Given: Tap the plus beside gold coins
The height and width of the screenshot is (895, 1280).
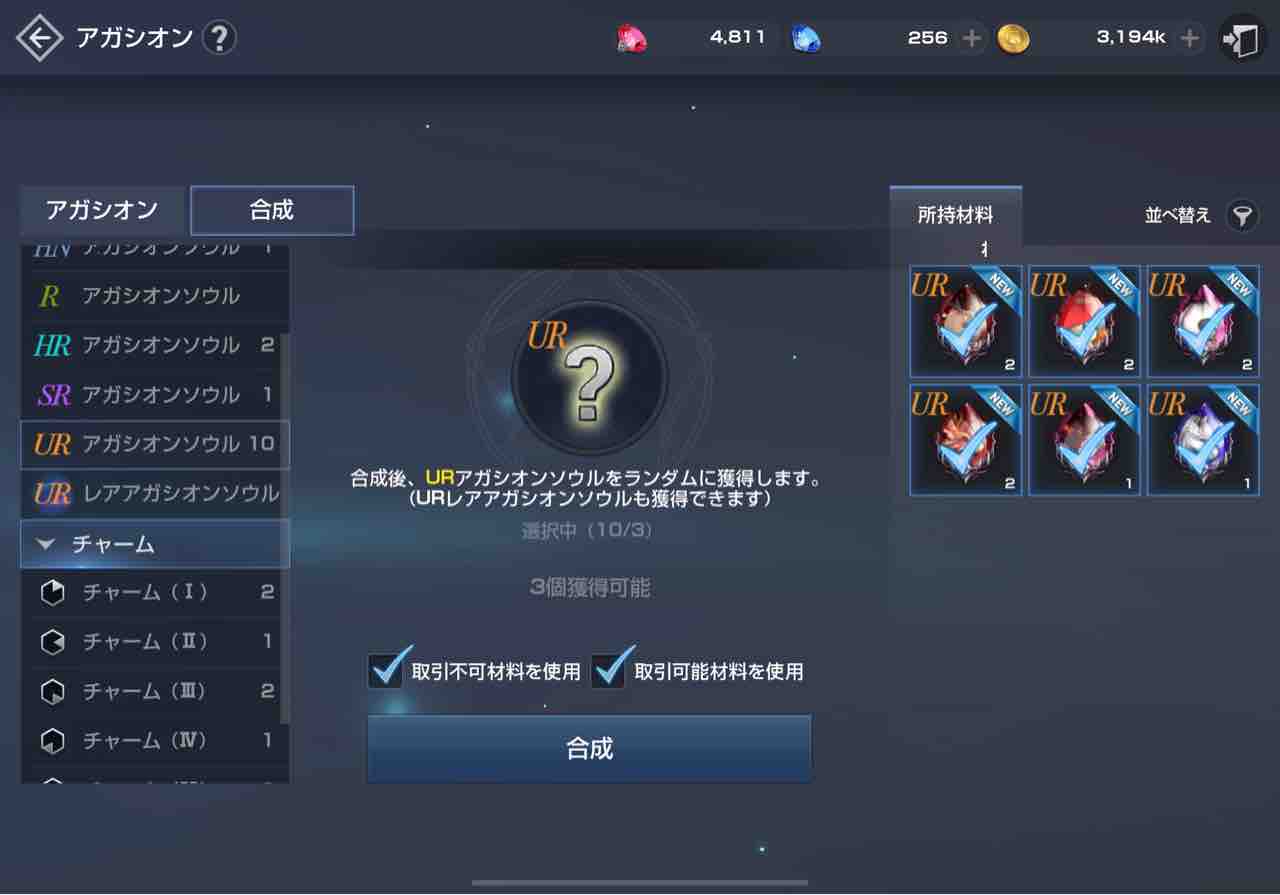Looking at the screenshot, I should [x=1188, y=37].
